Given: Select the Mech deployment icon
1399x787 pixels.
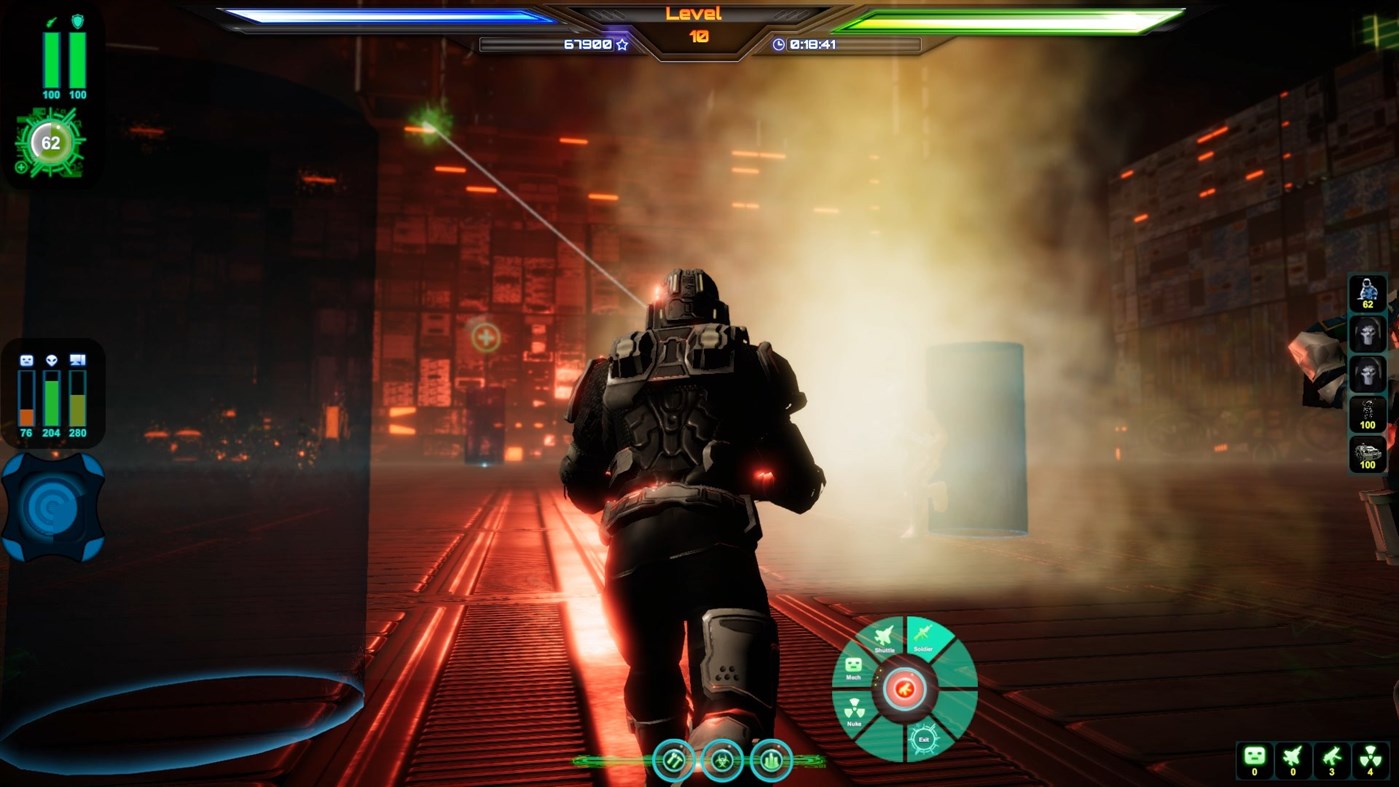Looking at the screenshot, I should tap(853, 665).
